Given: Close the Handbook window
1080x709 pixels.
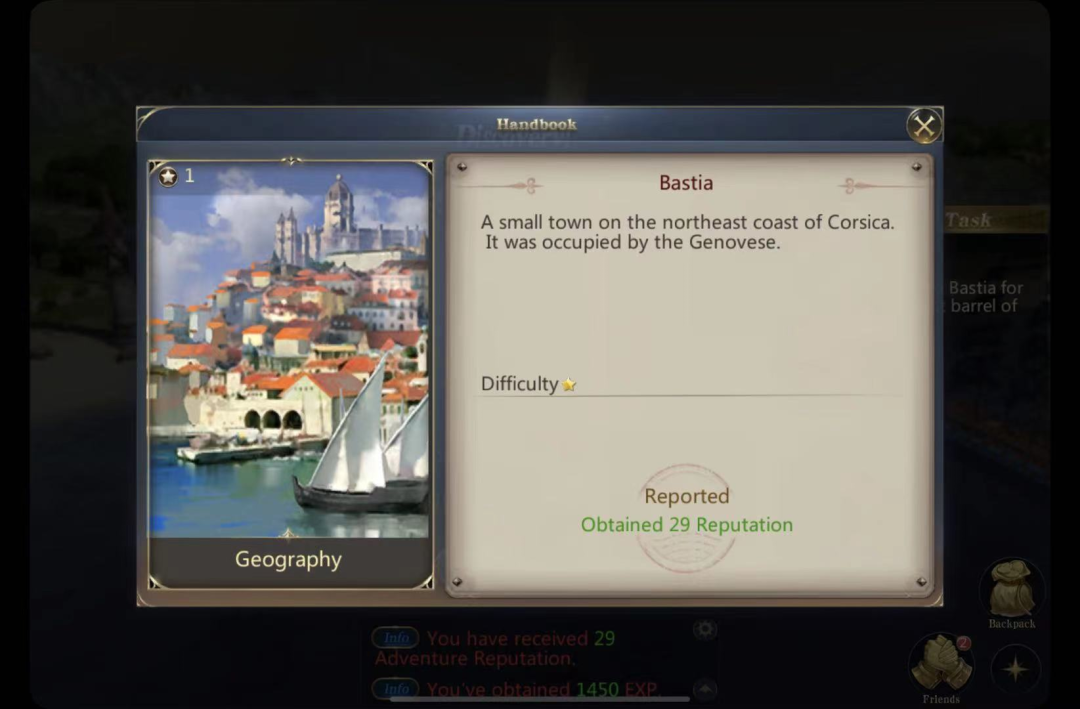Looking at the screenshot, I should [x=924, y=126].
